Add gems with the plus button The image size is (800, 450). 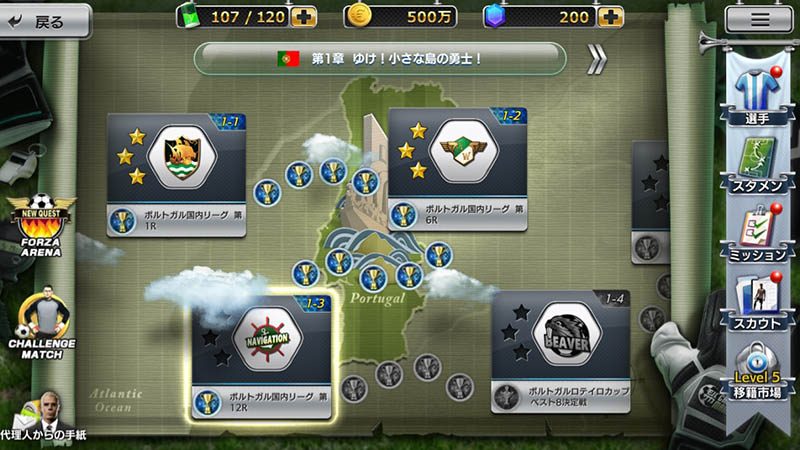tap(609, 17)
